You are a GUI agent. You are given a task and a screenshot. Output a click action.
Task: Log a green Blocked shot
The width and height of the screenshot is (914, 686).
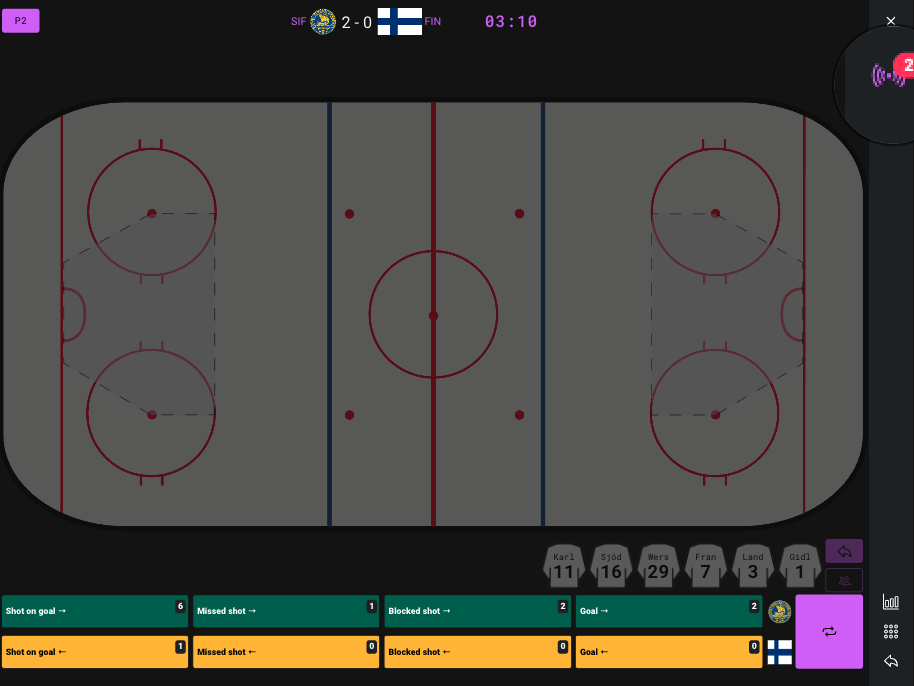[477, 611]
